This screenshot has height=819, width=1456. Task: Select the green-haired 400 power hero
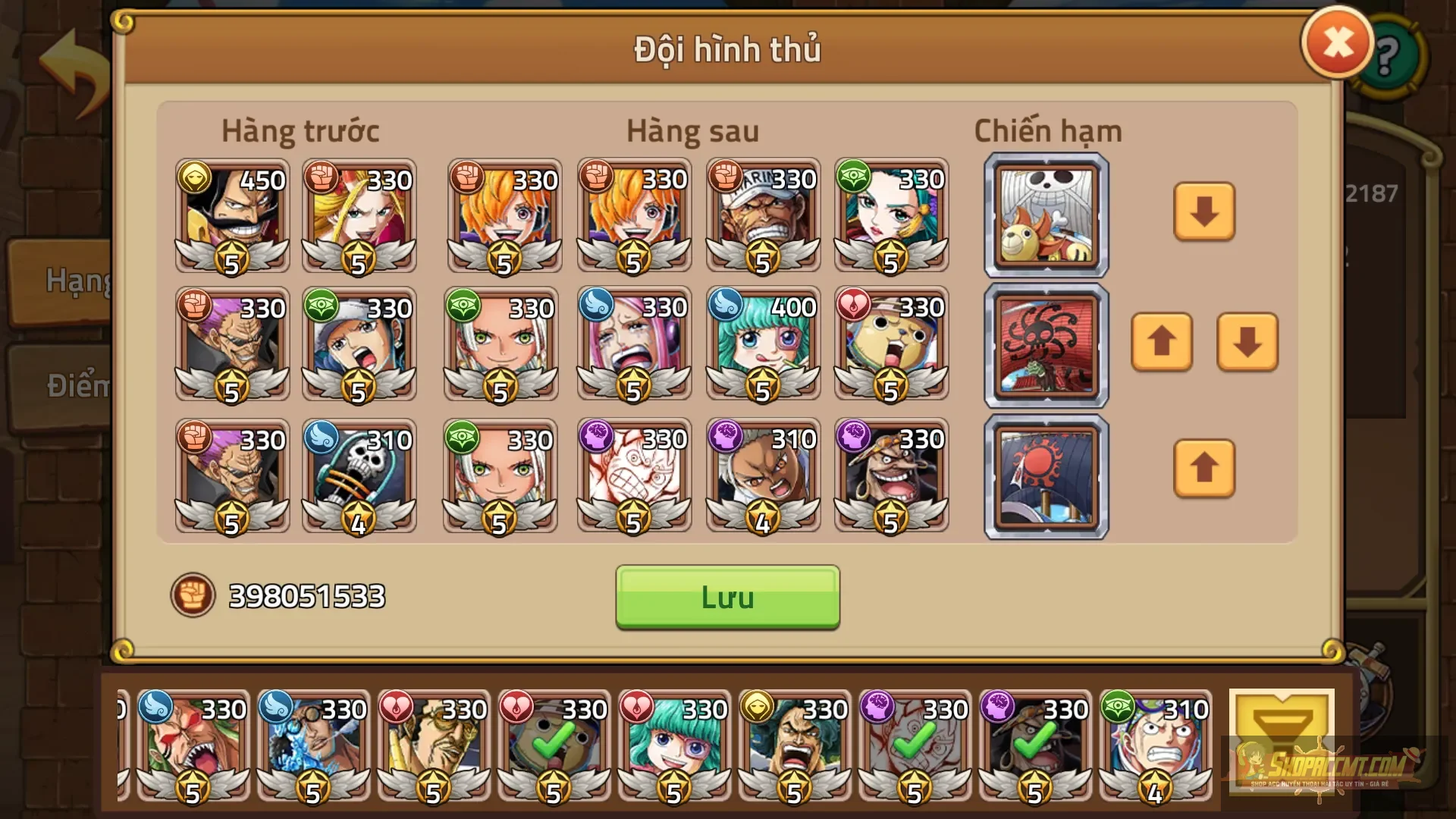[x=762, y=345]
